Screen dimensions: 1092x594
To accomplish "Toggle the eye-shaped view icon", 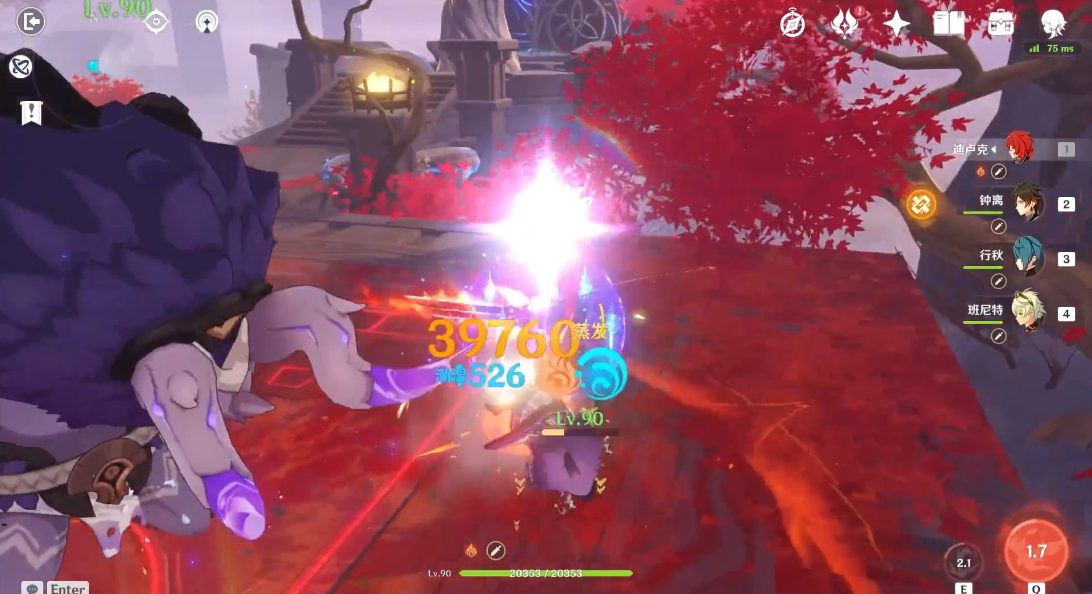I will pyautogui.click(x=157, y=21).
